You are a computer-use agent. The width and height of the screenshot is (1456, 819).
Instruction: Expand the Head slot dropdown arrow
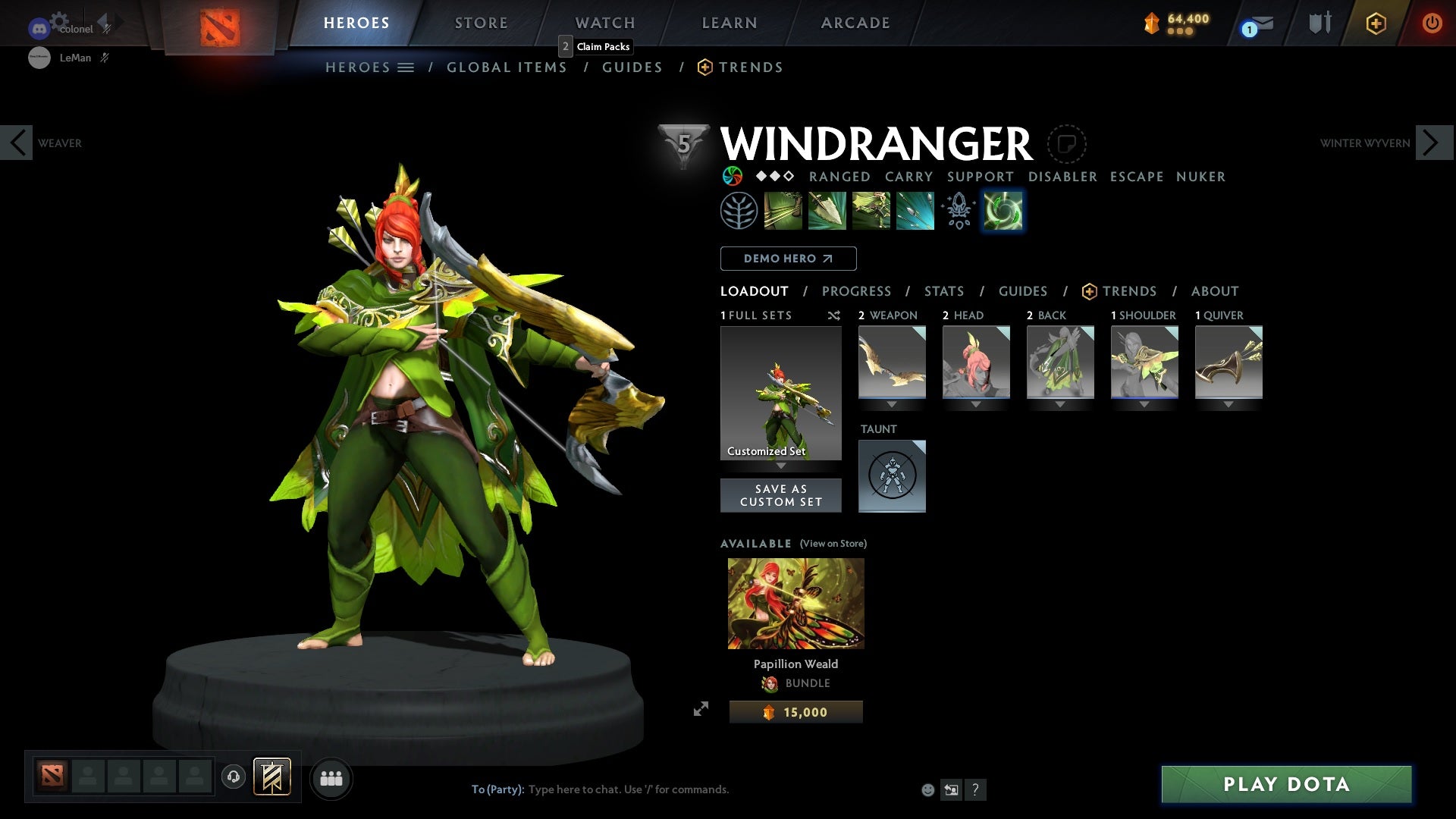[x=977, y=404]
